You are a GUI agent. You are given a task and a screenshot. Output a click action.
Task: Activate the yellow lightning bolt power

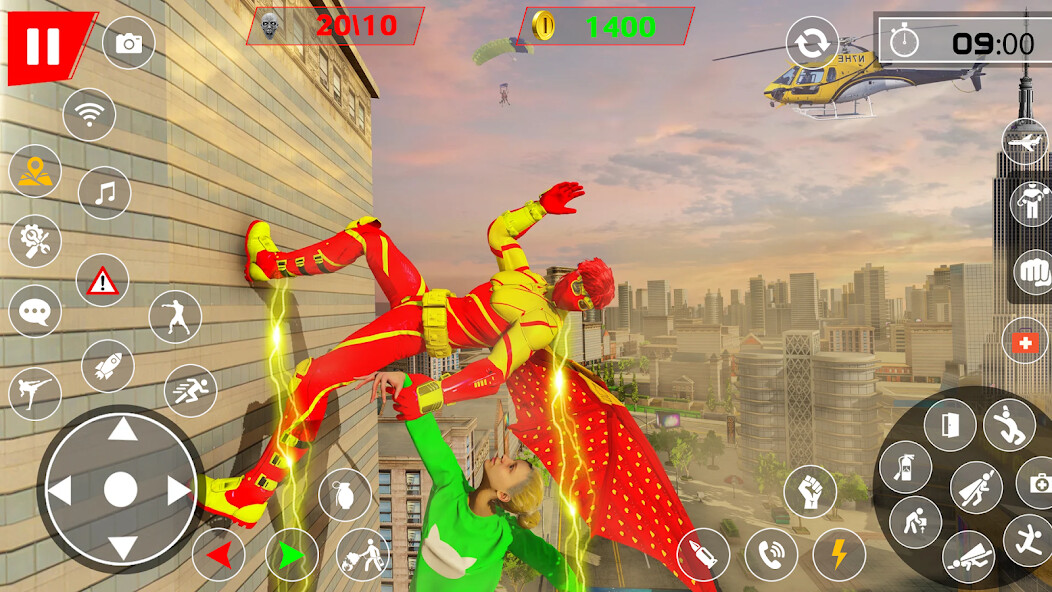(x=839, y=555)
